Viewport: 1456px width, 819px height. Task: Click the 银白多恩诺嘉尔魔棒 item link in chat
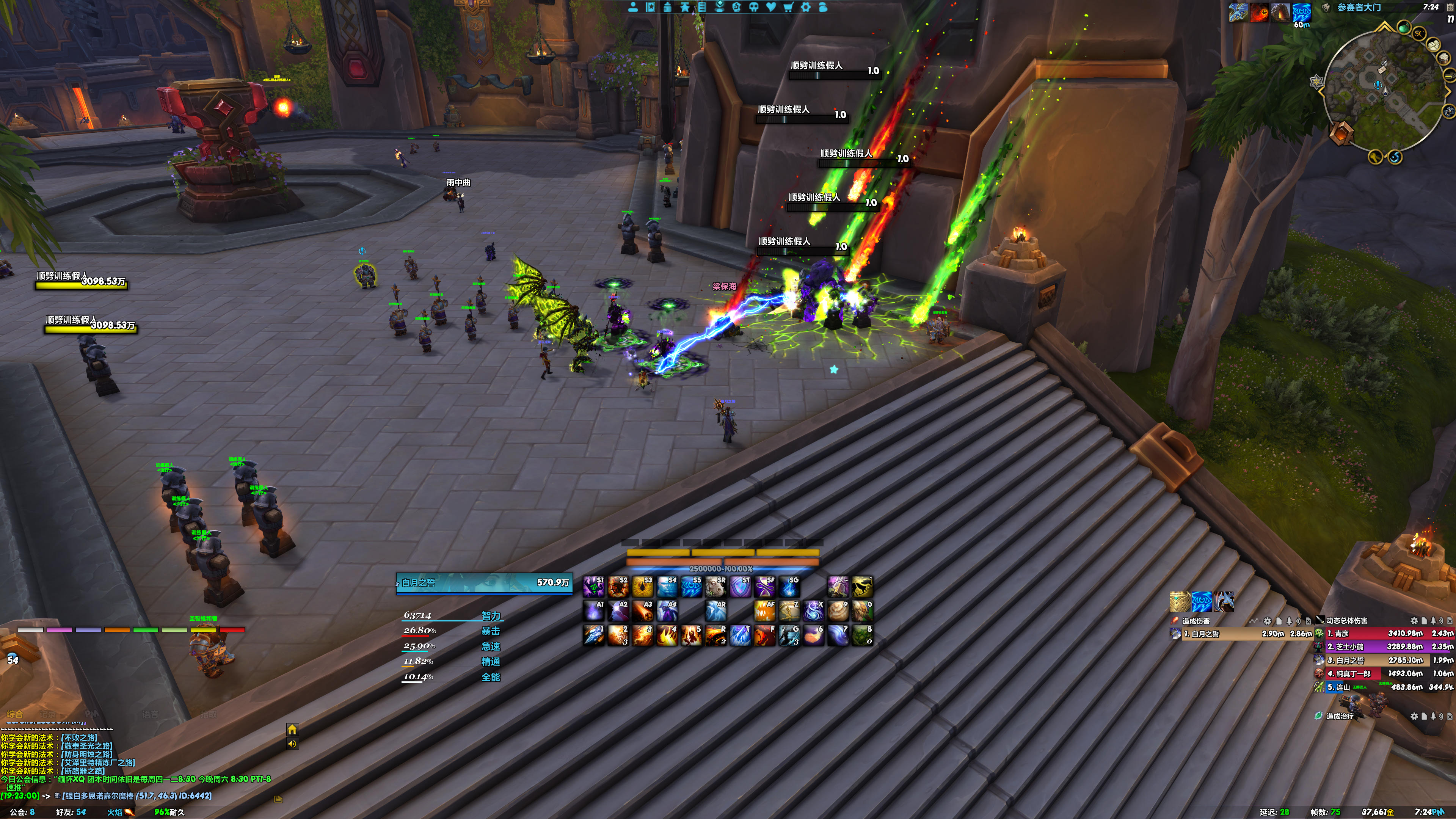(136, 796)
